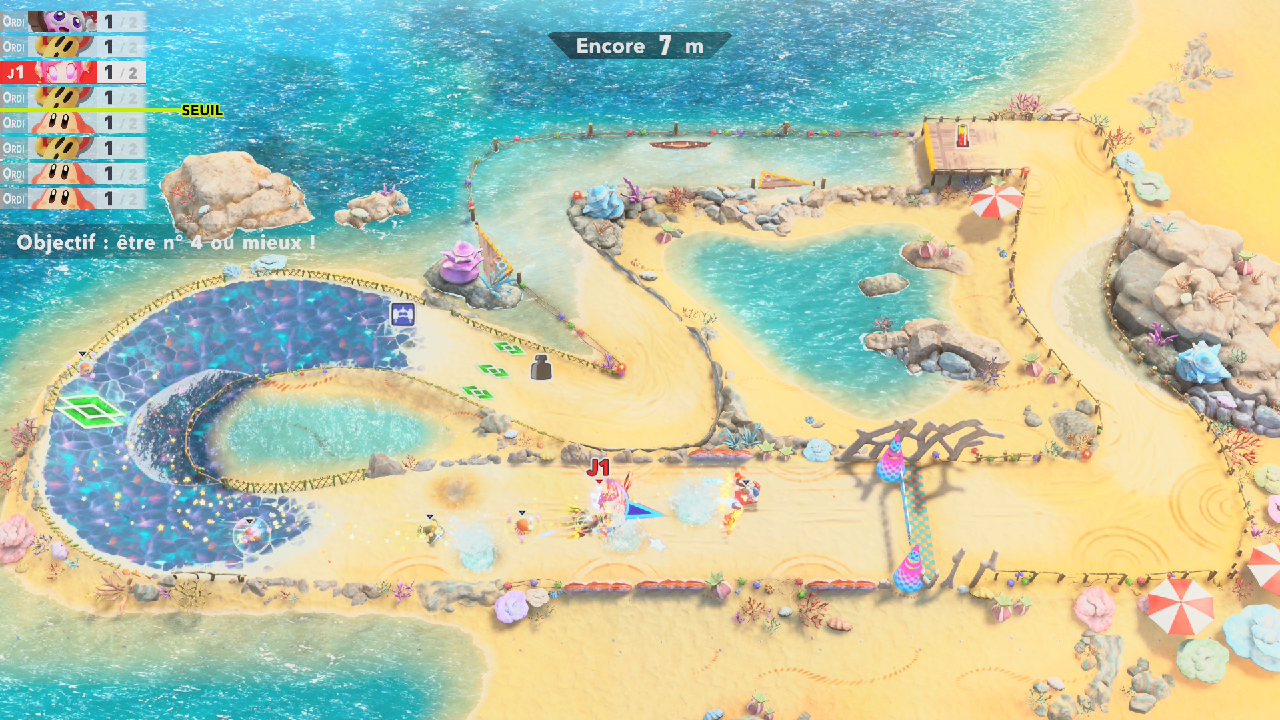Click the 'Objectif : être n° 4 ou mieux' tracker
Image resolution: width=1280 pixels, height=720 pixels.
[166, 242]
